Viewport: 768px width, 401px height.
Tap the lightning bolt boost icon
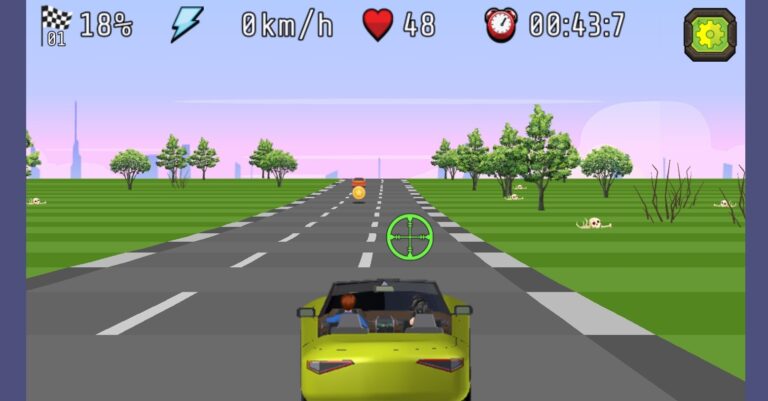(186, 24)
